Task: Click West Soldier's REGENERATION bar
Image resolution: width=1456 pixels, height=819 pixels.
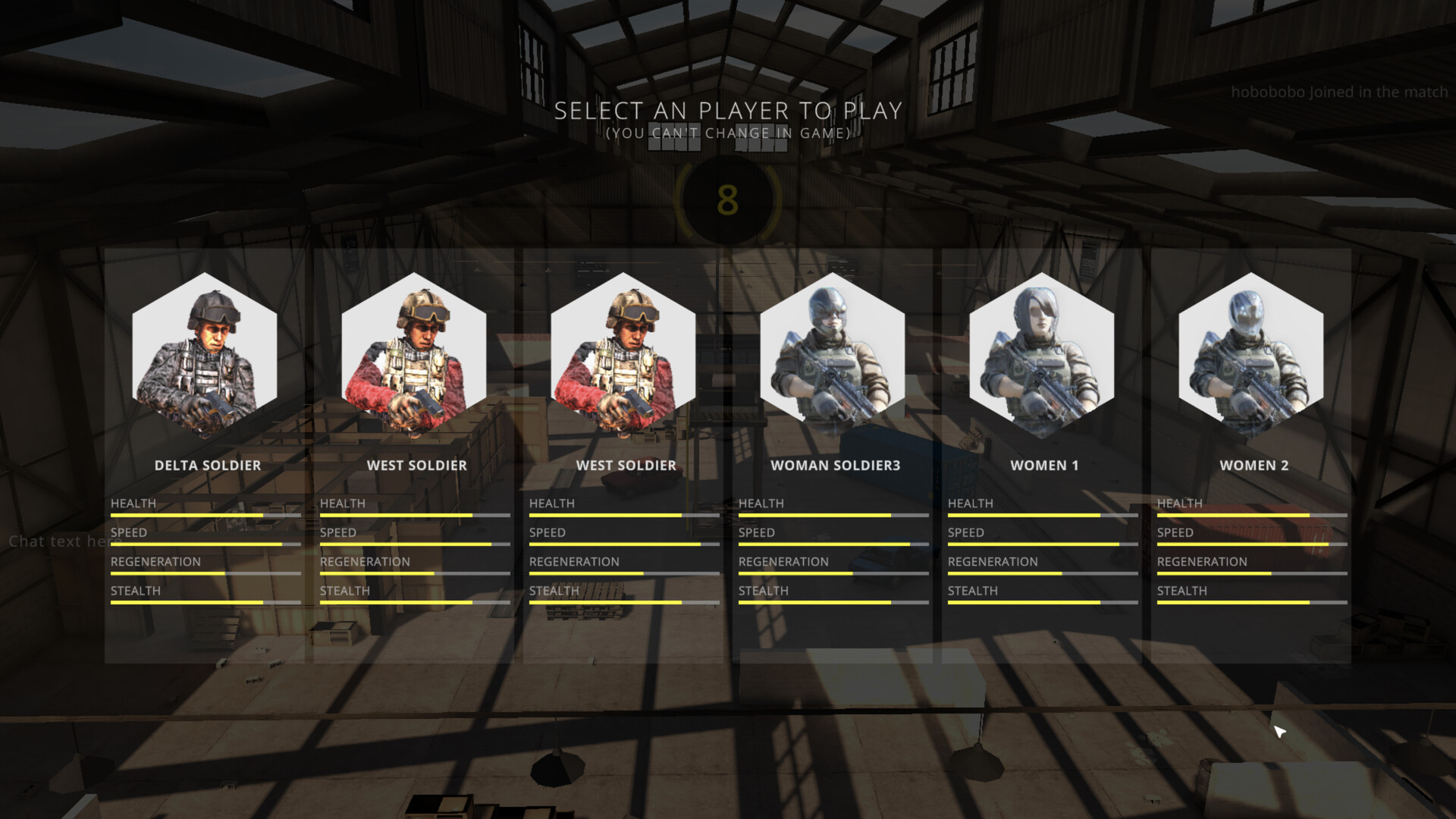Action: click(x=415, y=573)
